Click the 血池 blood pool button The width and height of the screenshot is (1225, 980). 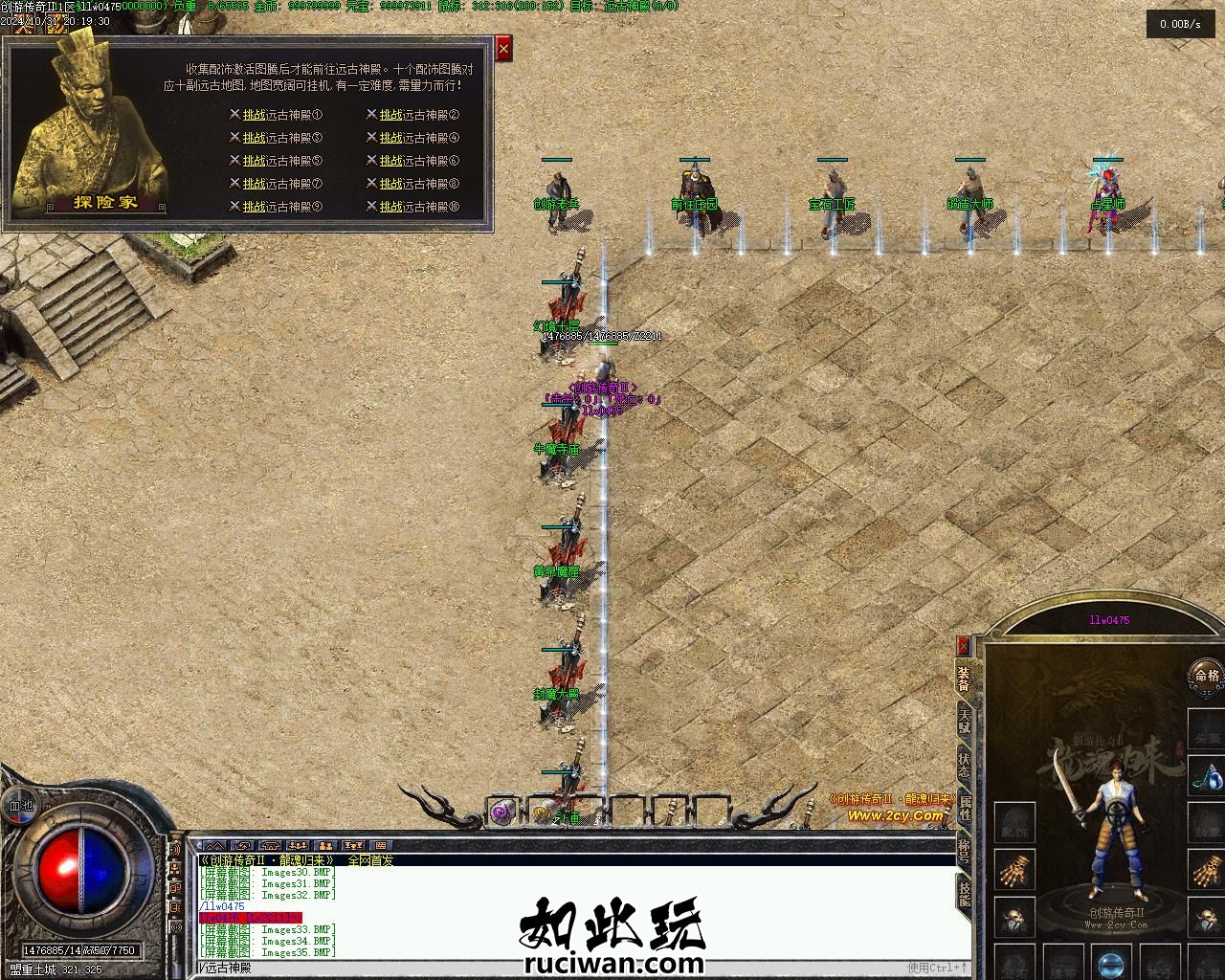coord(20,806)
